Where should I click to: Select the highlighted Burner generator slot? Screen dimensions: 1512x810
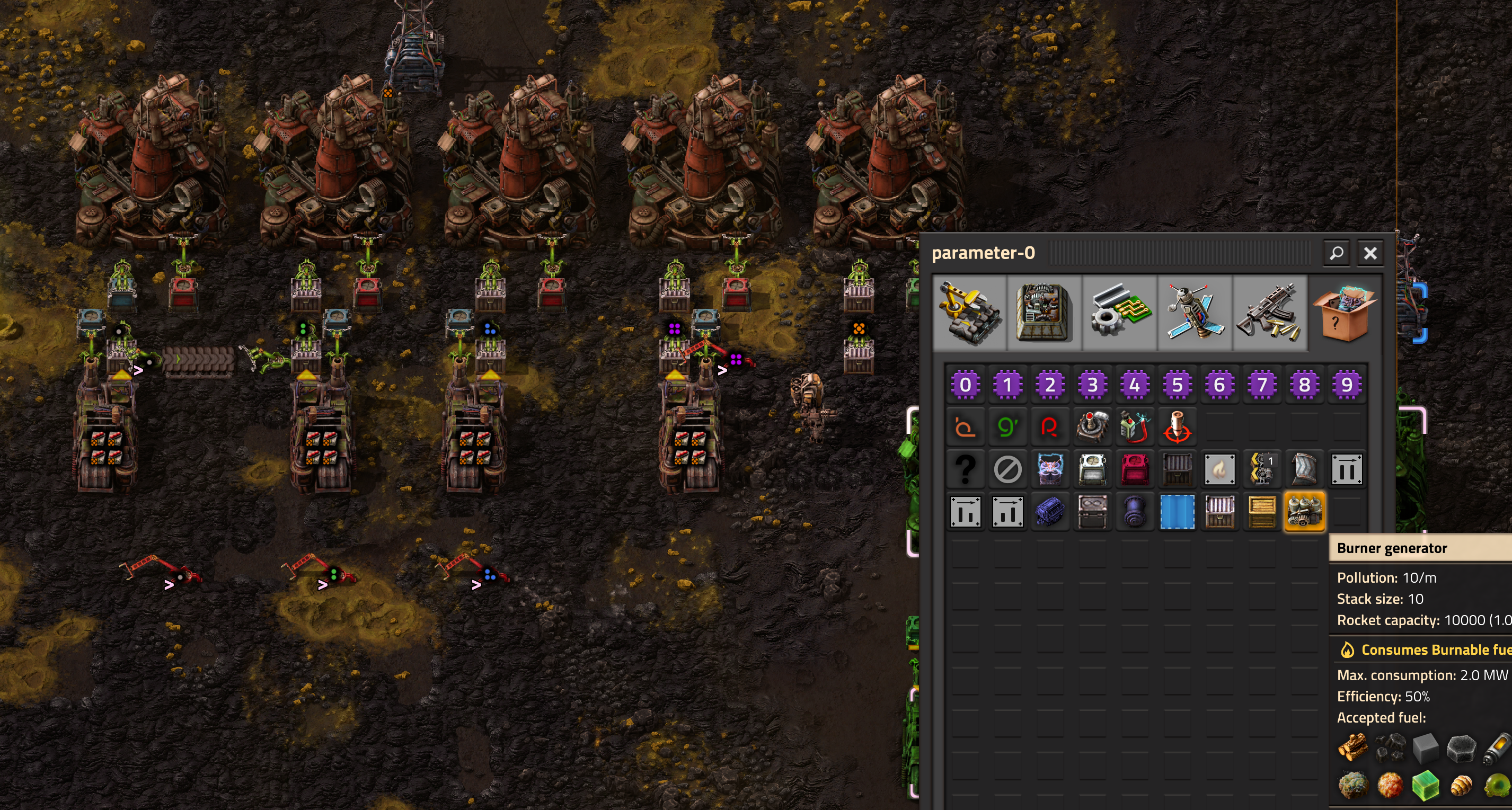1304,511
